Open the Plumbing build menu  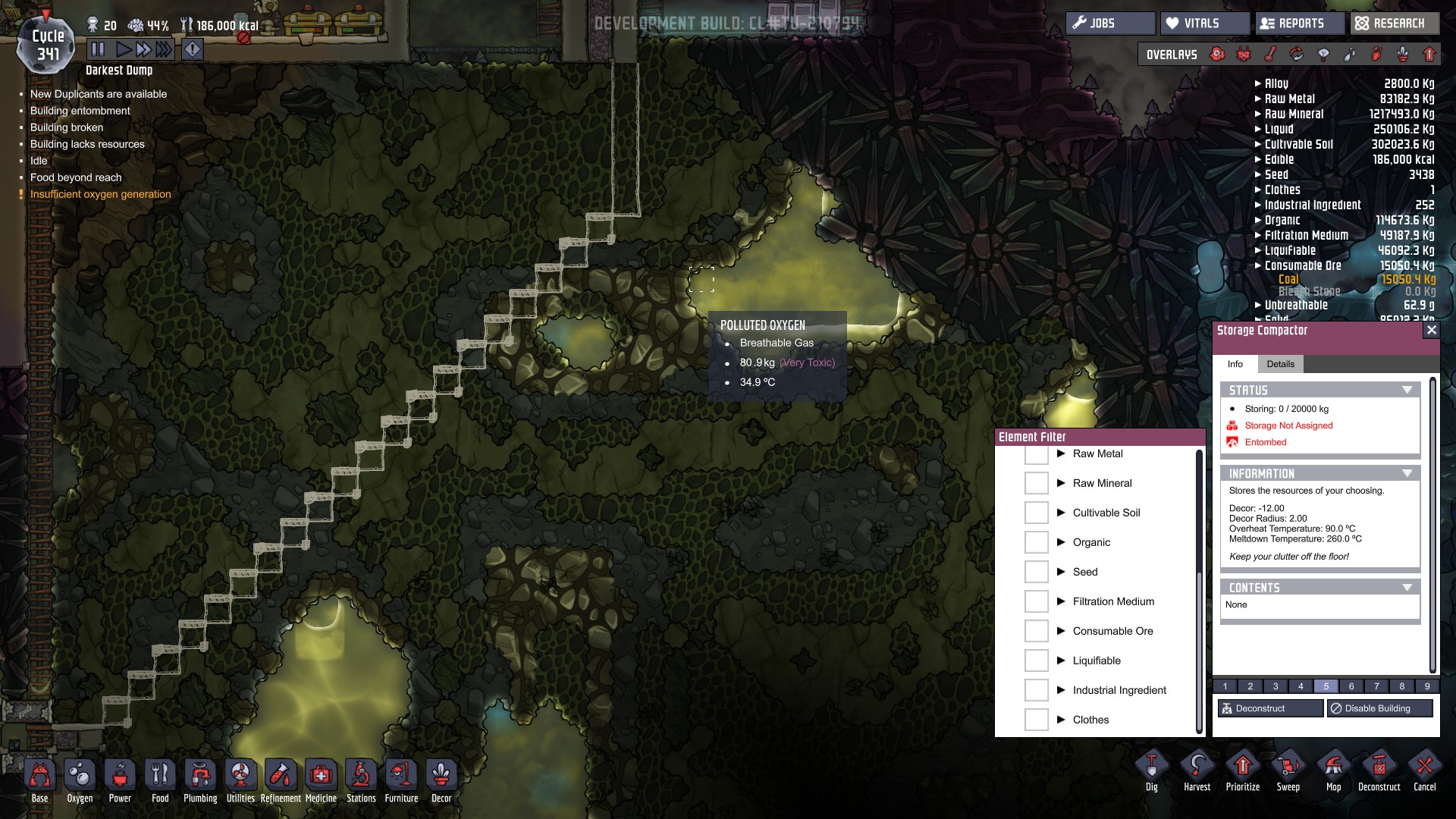[x=200, y=780]
